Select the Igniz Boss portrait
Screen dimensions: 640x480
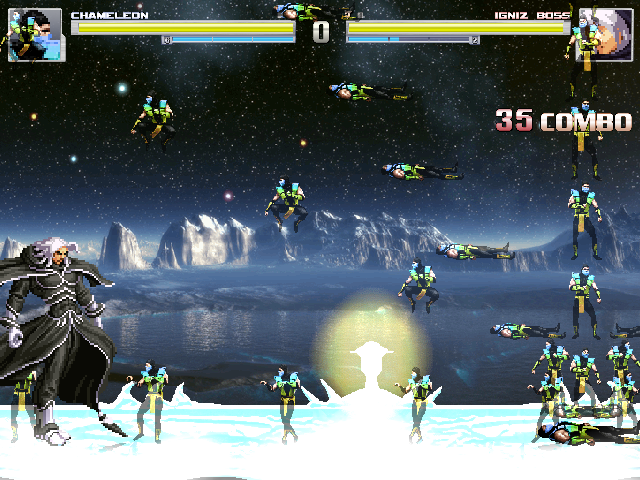[603, 34]
